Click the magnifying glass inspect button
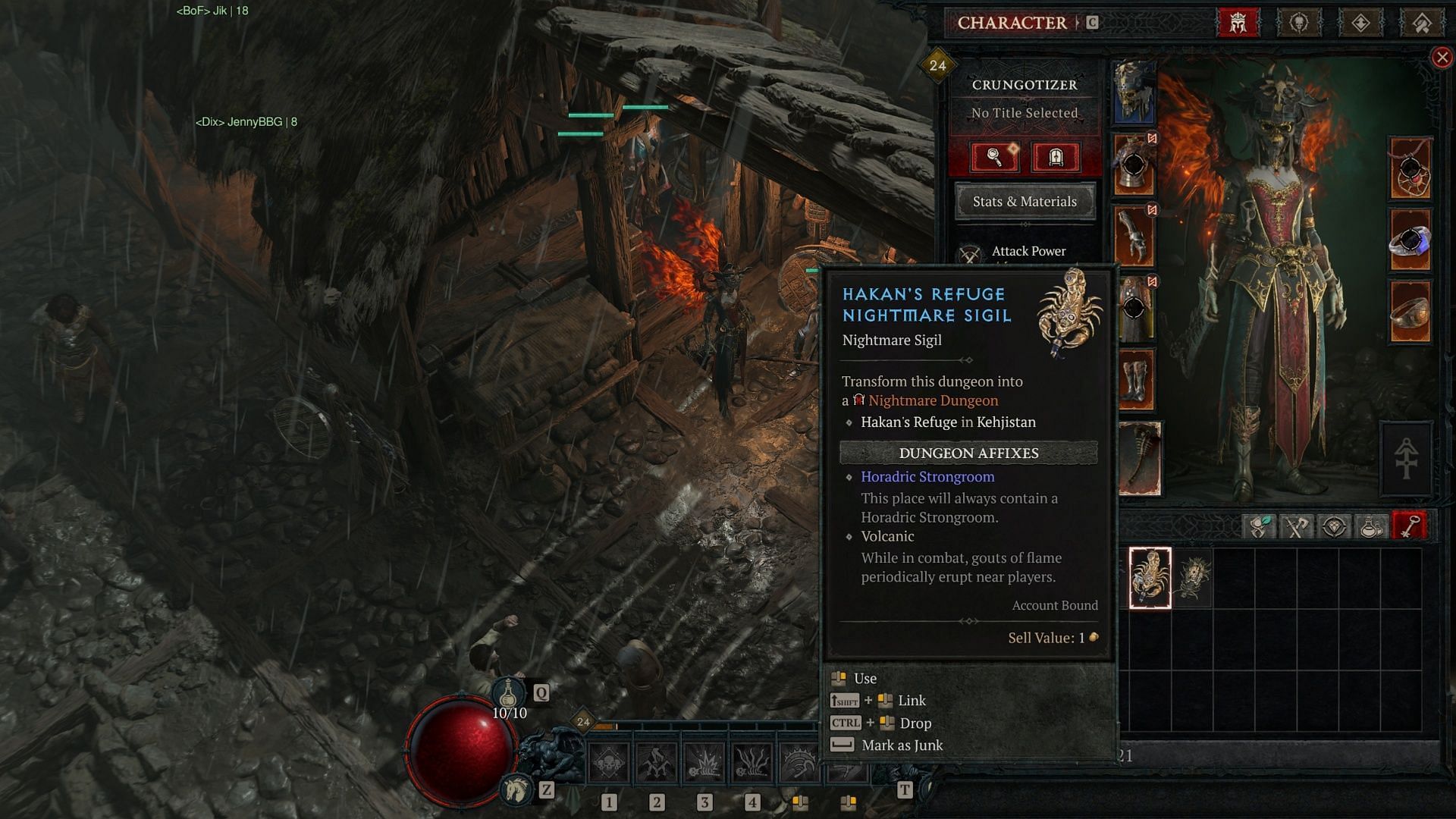Image resolution: width=1456 pixels, height=819 pixels. click(994, 158)
